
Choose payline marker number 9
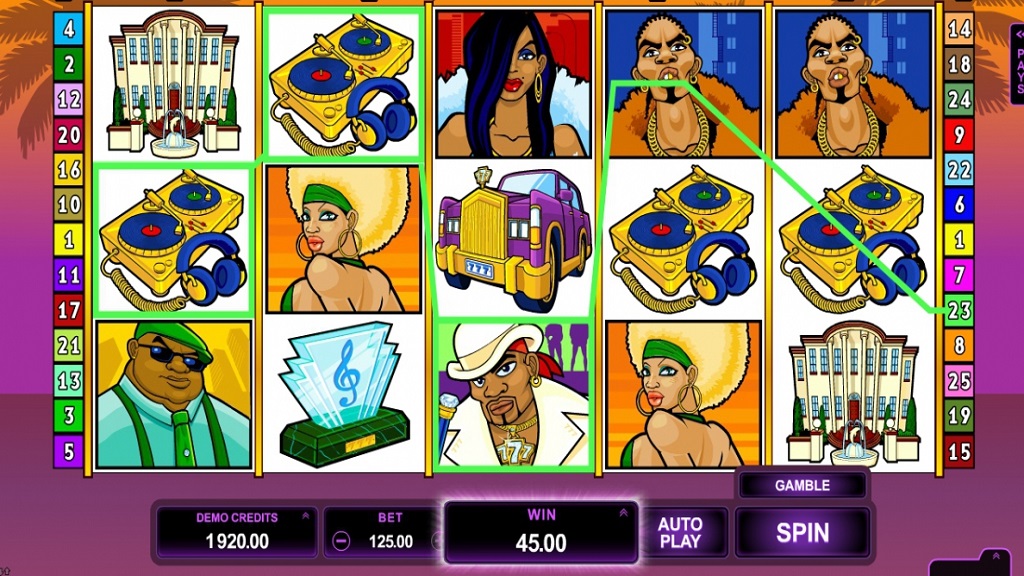(959, 135)
